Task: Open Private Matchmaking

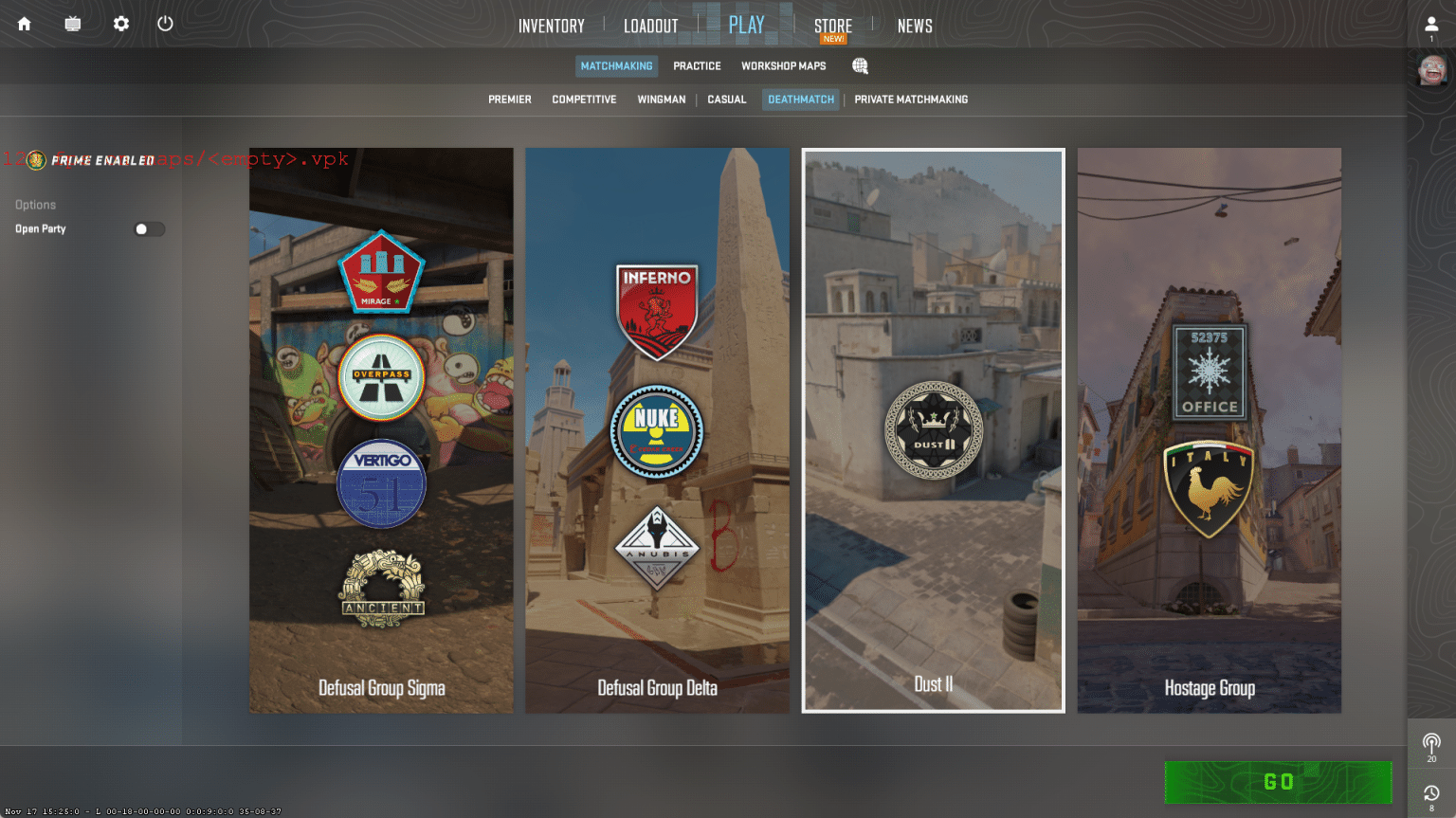Action: [x=910, y=100]
